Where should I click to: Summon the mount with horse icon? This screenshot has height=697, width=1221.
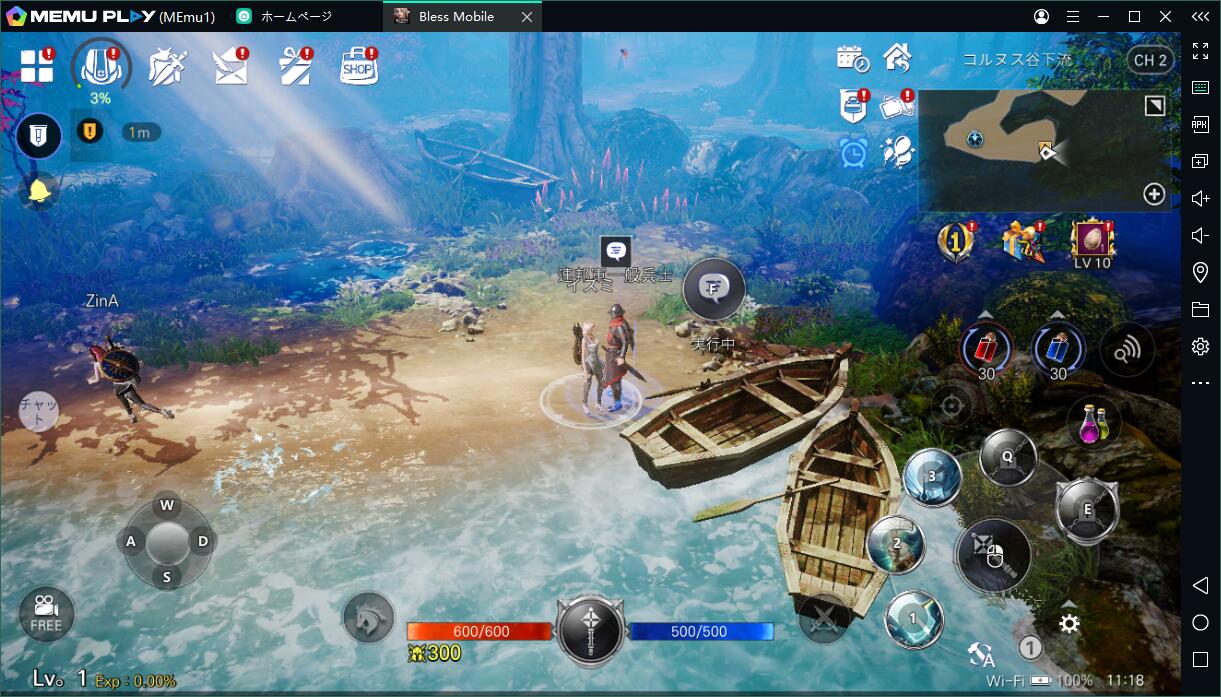click(x=369, y=618)
